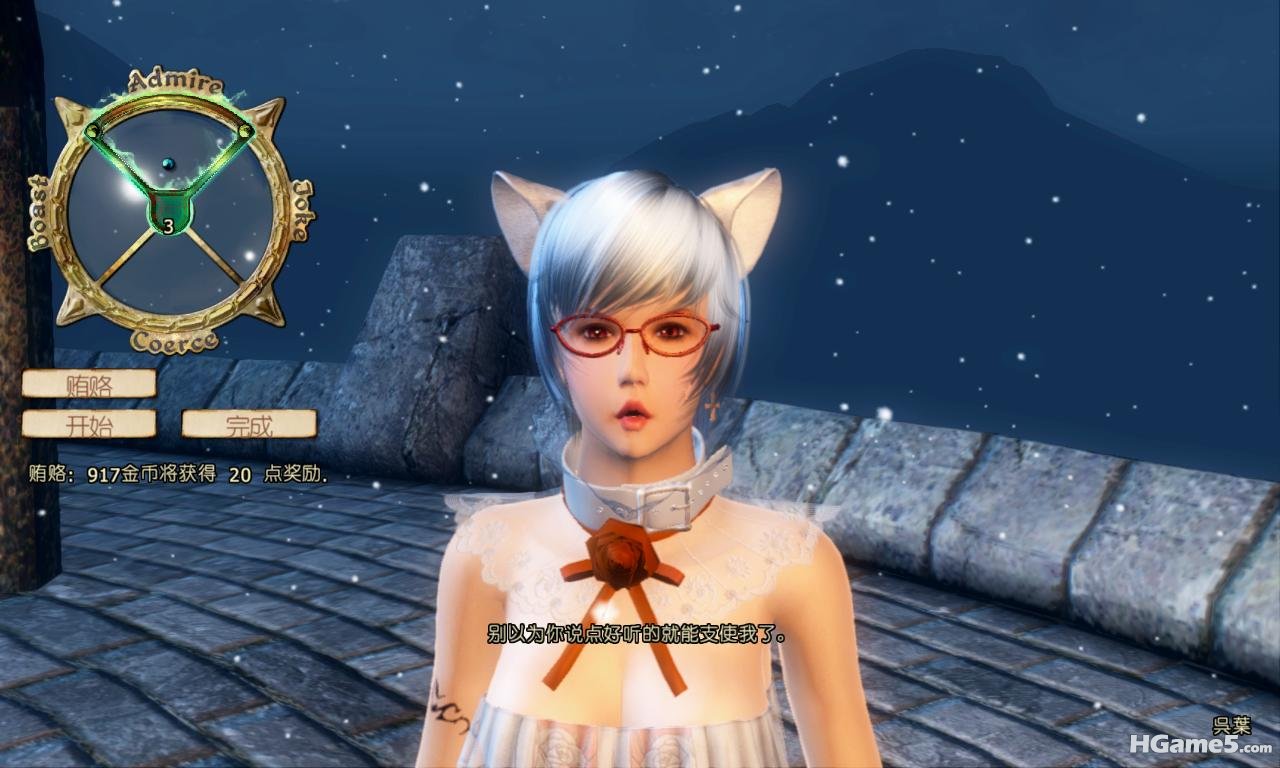Image resolution: width=1280 pixels, height=768 pixels.
Task: Click the 贿赂 (Bribe) button
Action: point(89,384)
